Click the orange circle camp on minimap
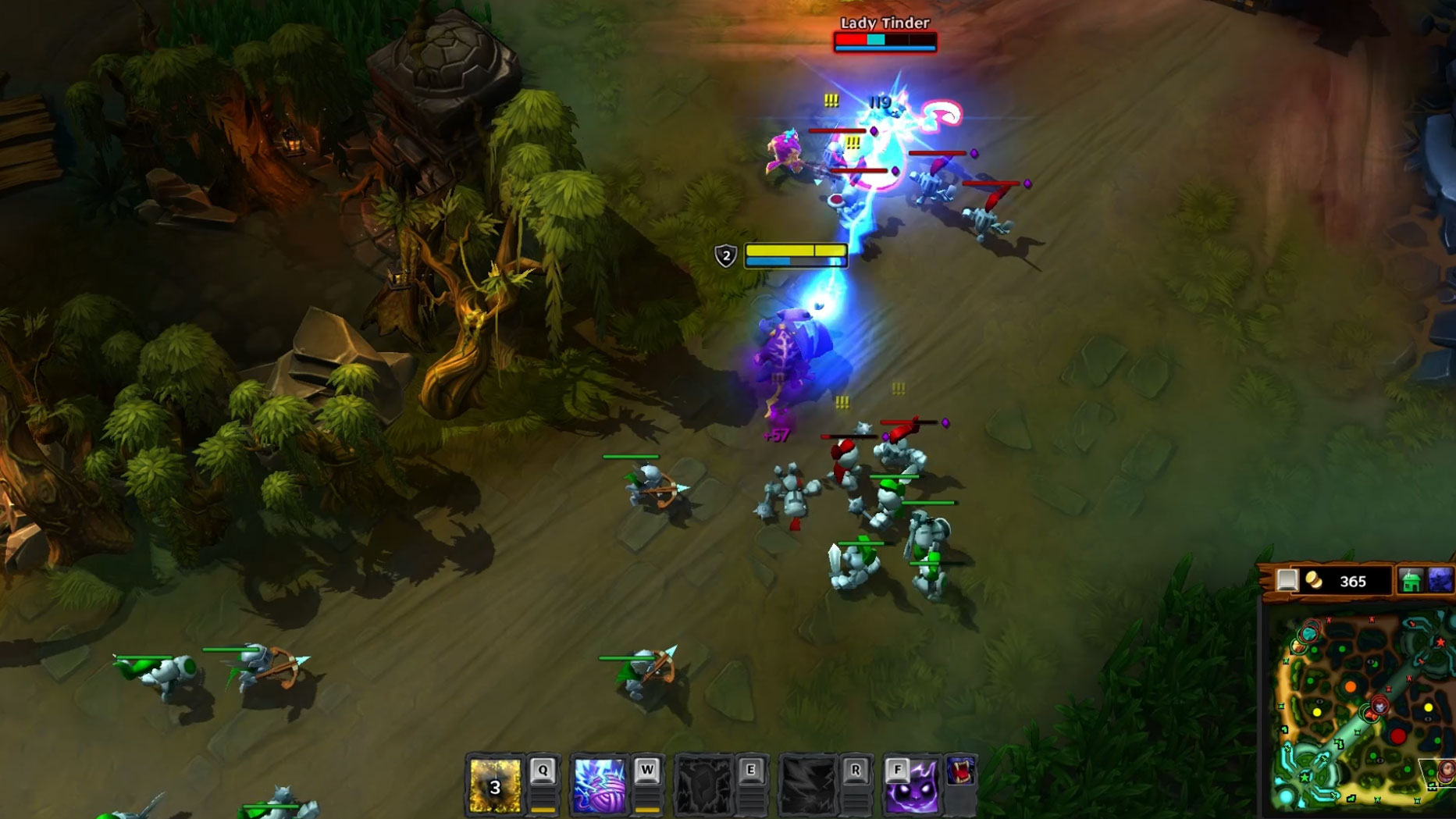The width and height of the screenshot is (1456, 819). coord(1351,687)
